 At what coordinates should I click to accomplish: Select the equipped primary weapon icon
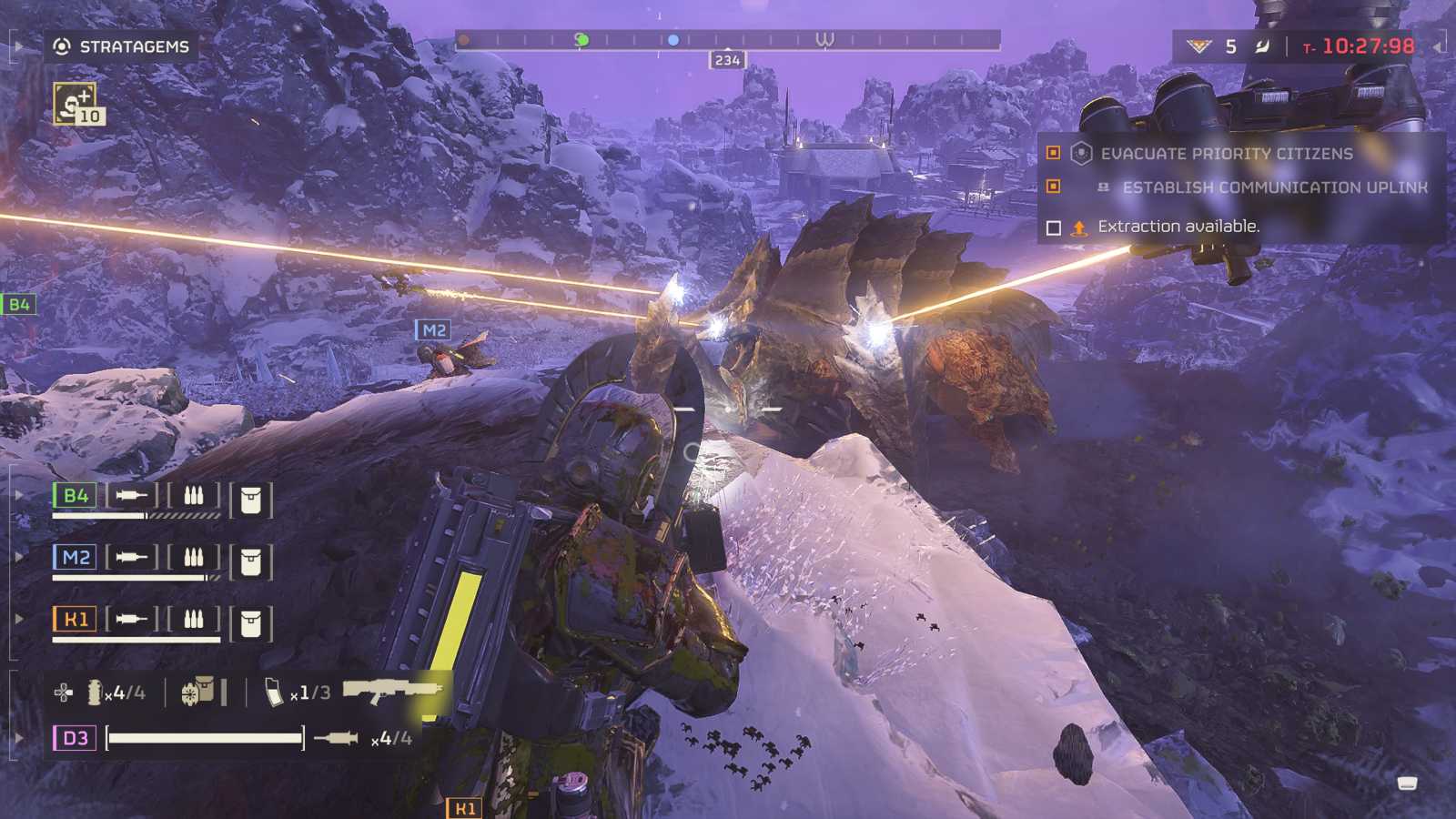(391, 692)
